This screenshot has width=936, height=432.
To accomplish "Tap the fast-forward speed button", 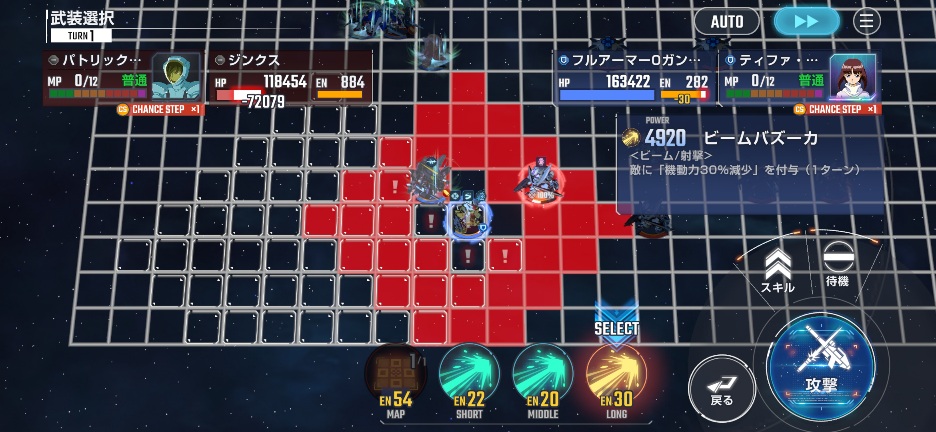I will (x=808, y=21).
